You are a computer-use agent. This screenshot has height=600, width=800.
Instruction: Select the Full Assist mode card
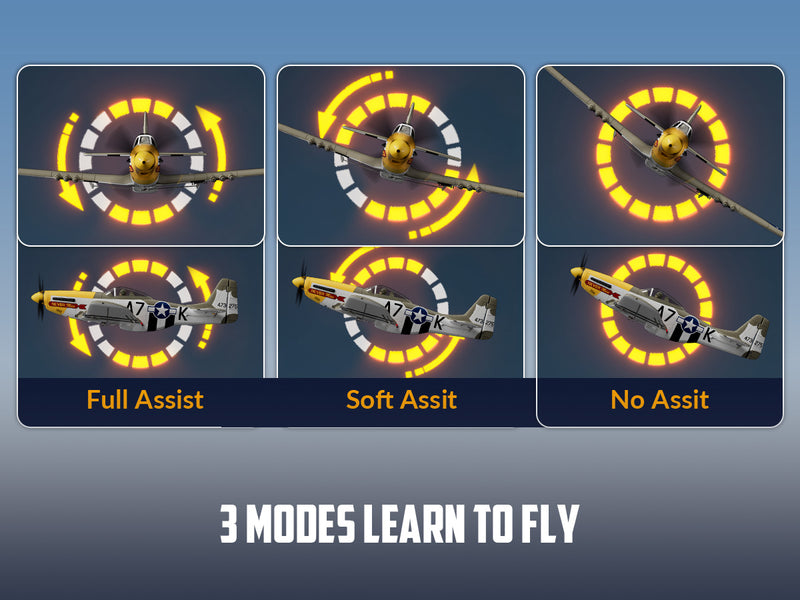pyautogui.click(x=141, y=246)
